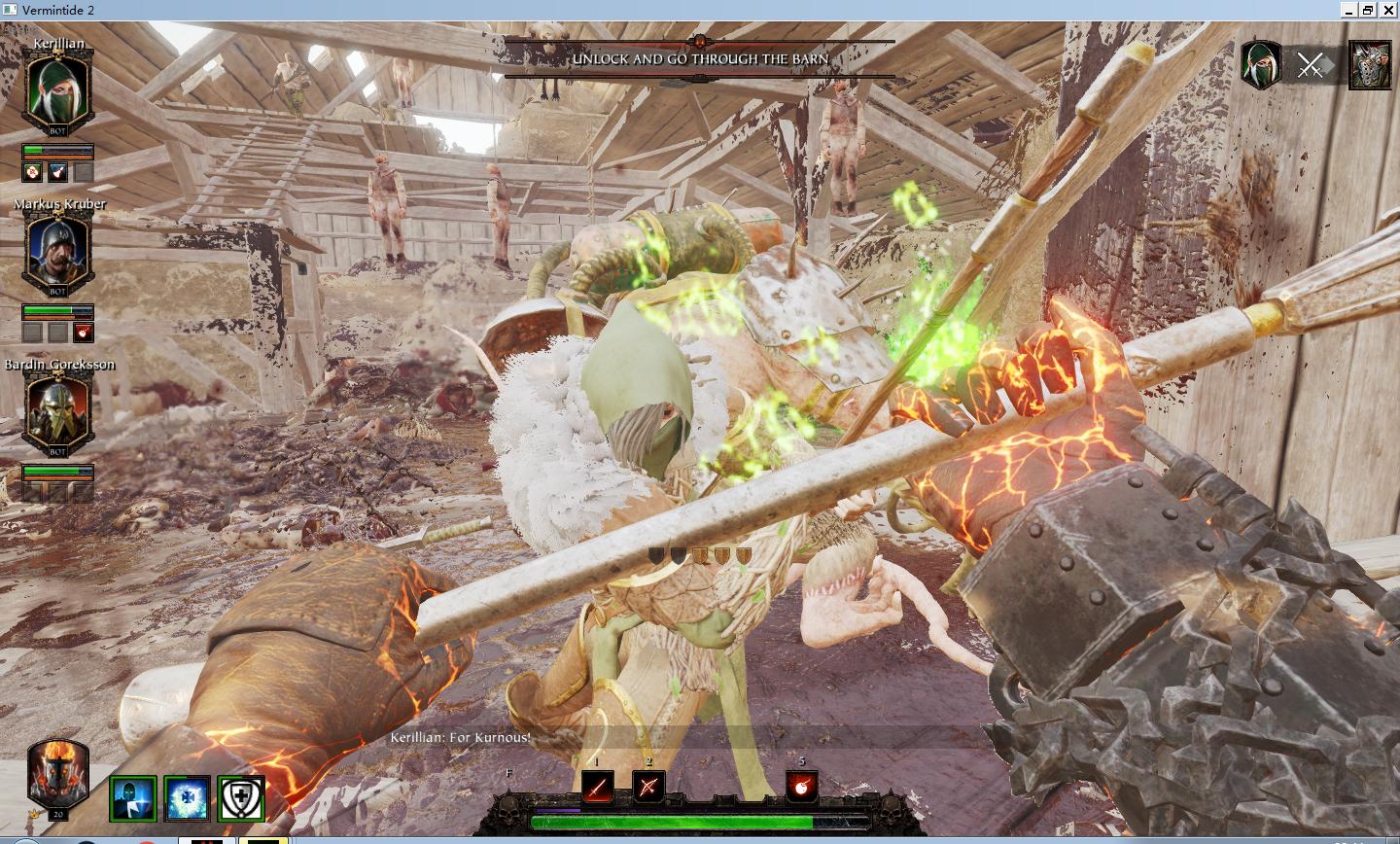Select the bomb item slot
The width and height of the screenshot is (1400, 844).
pos(802,786)
